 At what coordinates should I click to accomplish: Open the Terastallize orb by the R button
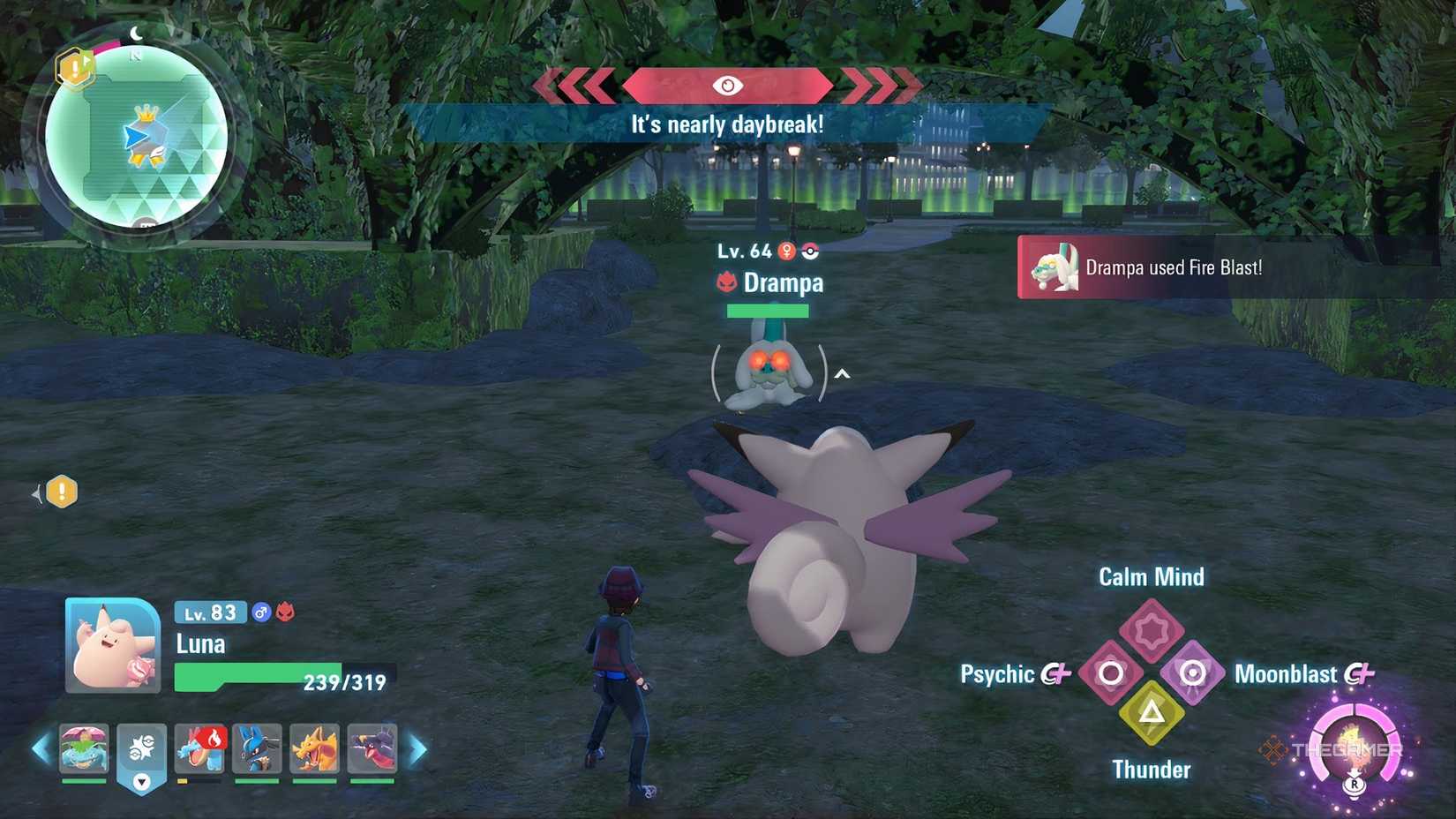(x=1356, y=746)
